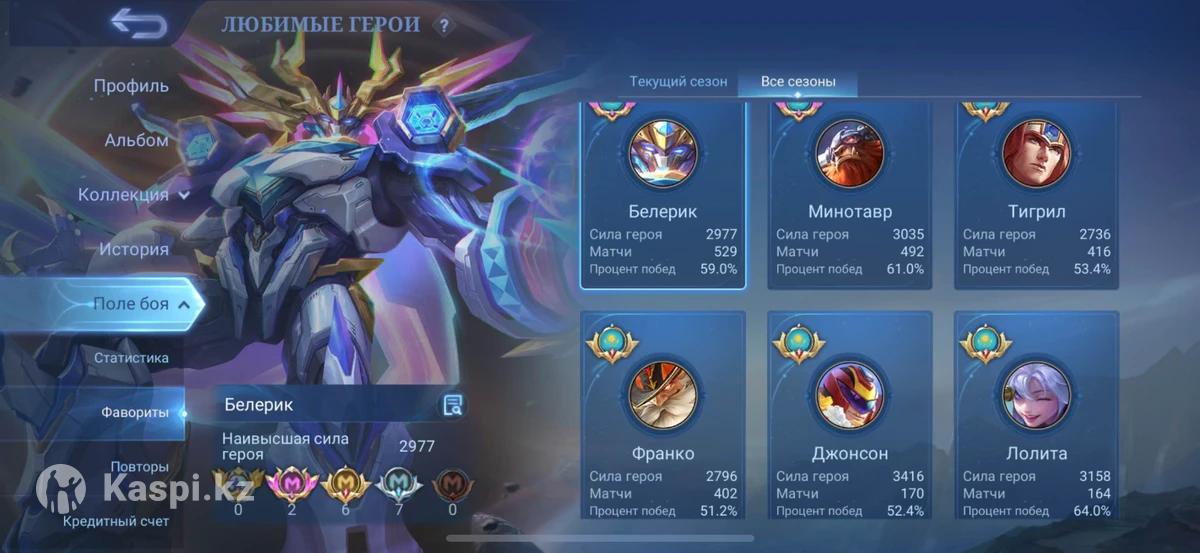The height and width of the screenshot is (553, 1200).
Task: Open the Профиль menu entry
Action: point(131,86)
